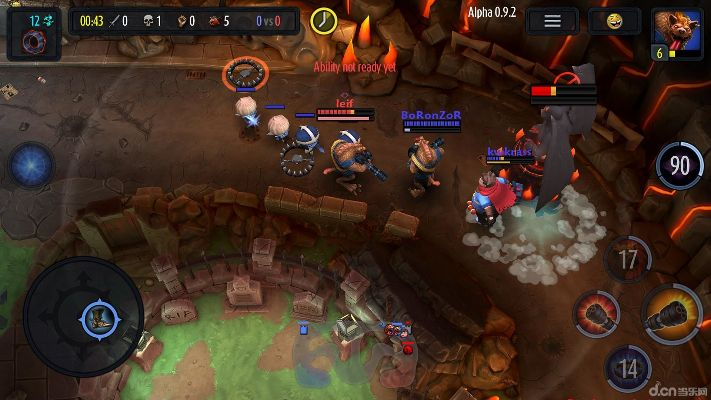Viewport: 711px width, 400px height.
Task: Open the gear item panel showing 12
Action: 33,34
